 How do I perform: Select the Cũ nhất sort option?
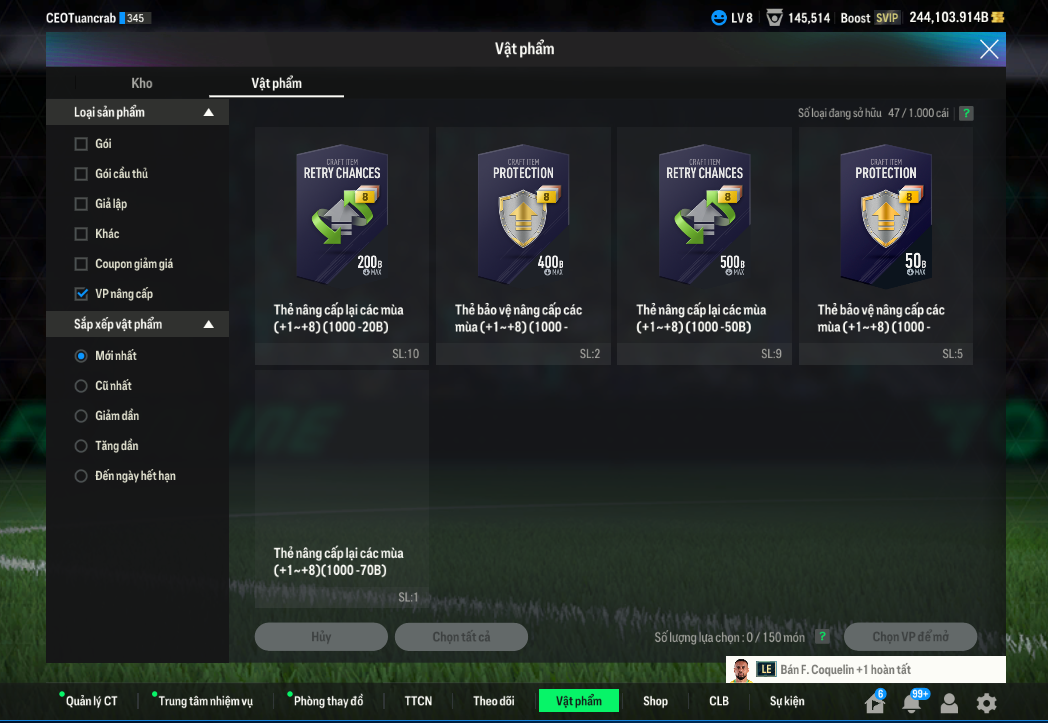[82, 386]
